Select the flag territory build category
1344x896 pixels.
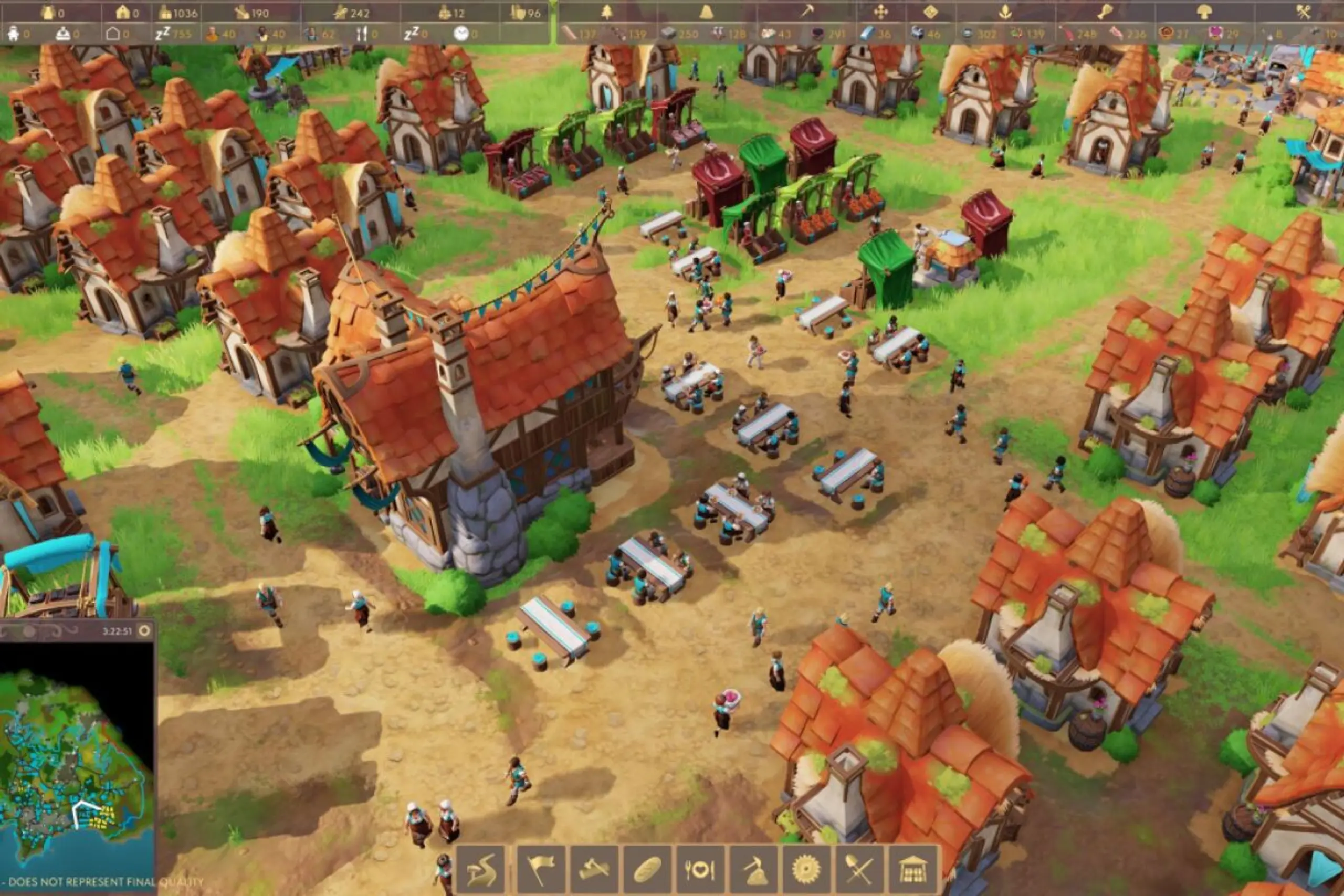[540, 870]
